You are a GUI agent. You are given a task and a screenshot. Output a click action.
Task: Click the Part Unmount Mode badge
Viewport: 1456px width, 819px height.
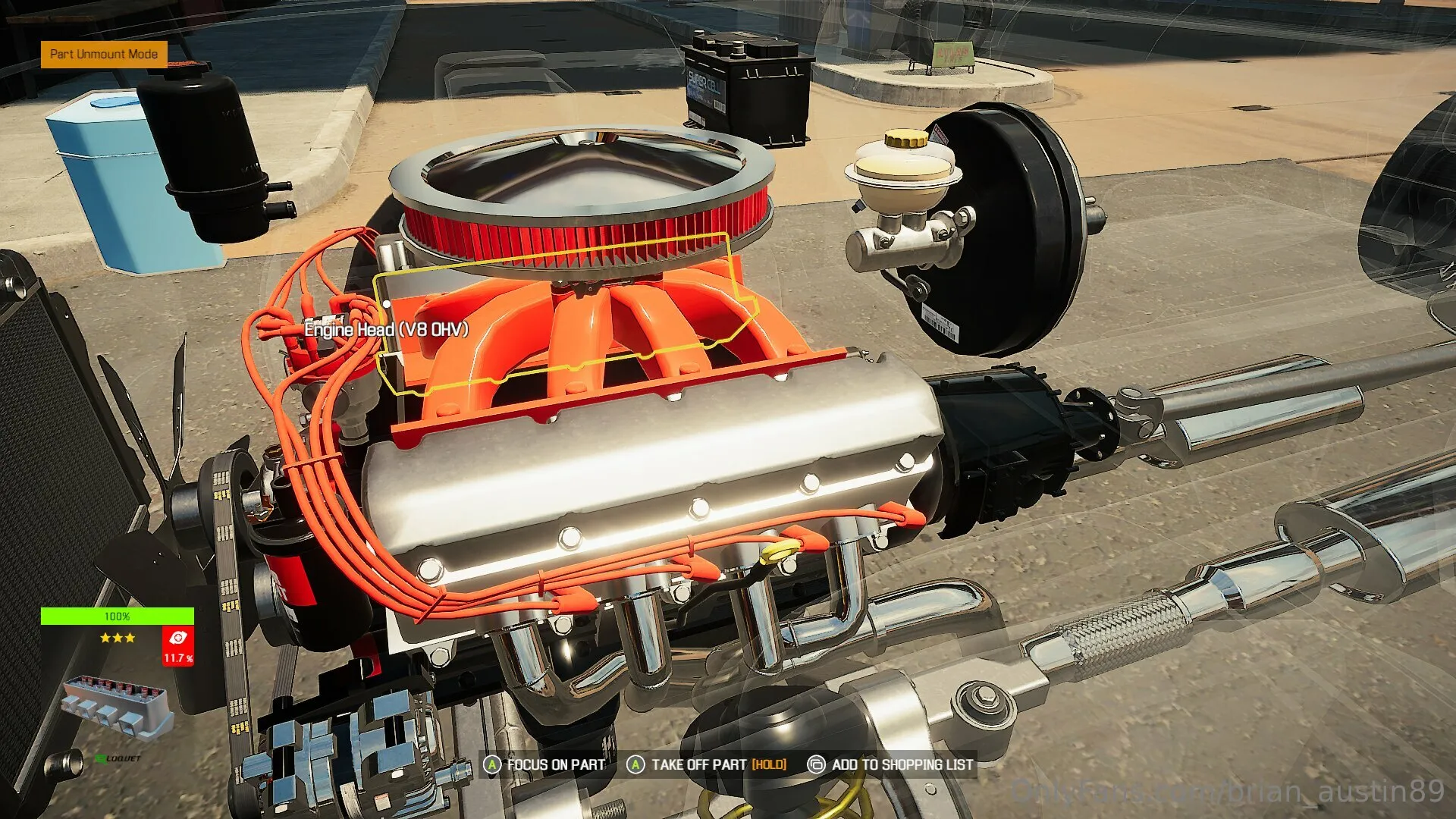coord(104,54)
